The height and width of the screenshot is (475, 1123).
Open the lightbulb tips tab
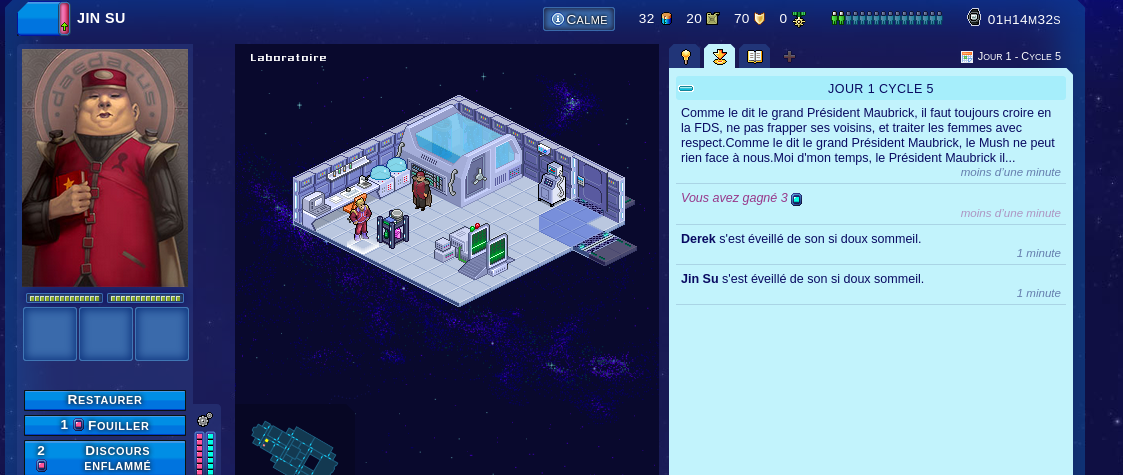click(686, 57)
